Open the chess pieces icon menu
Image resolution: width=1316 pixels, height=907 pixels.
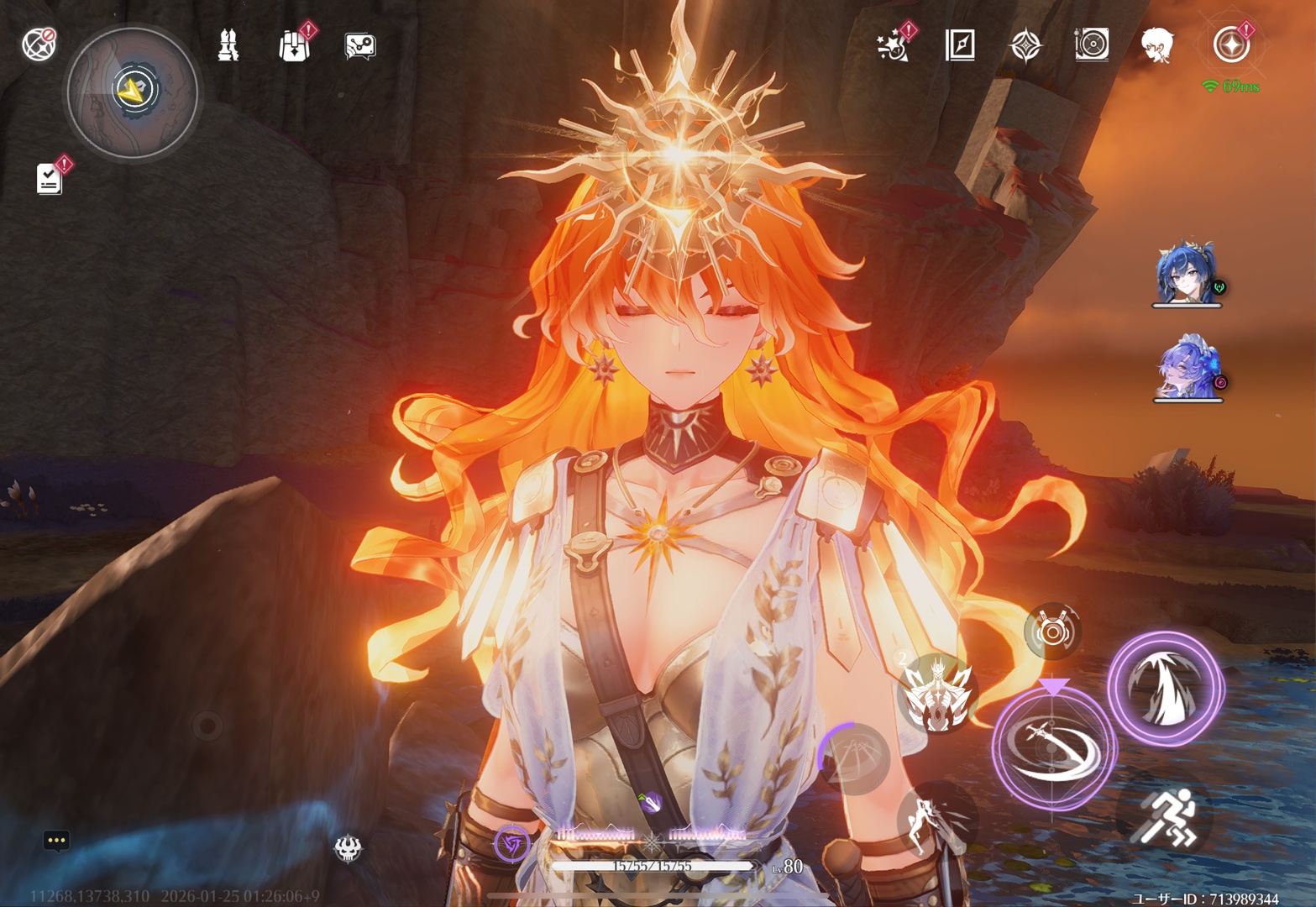[228, 45]
